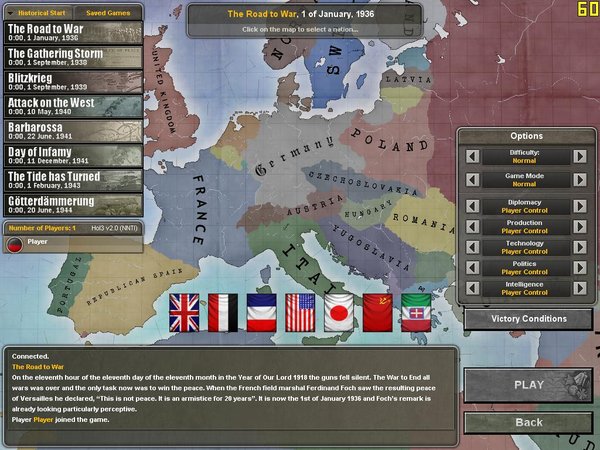This screenshot has height=450, width=600.
Task: Choose the Barbarossa scenario
Action: click(72, 131)
